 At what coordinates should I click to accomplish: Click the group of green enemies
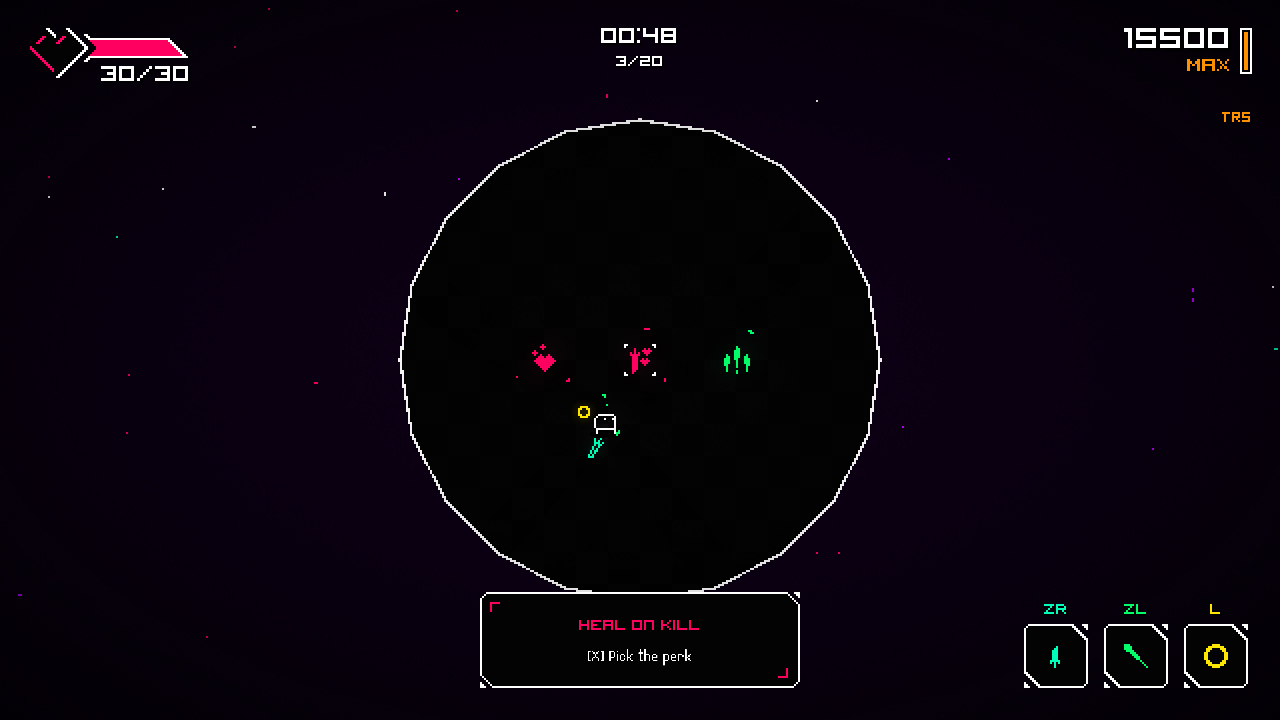737,360
